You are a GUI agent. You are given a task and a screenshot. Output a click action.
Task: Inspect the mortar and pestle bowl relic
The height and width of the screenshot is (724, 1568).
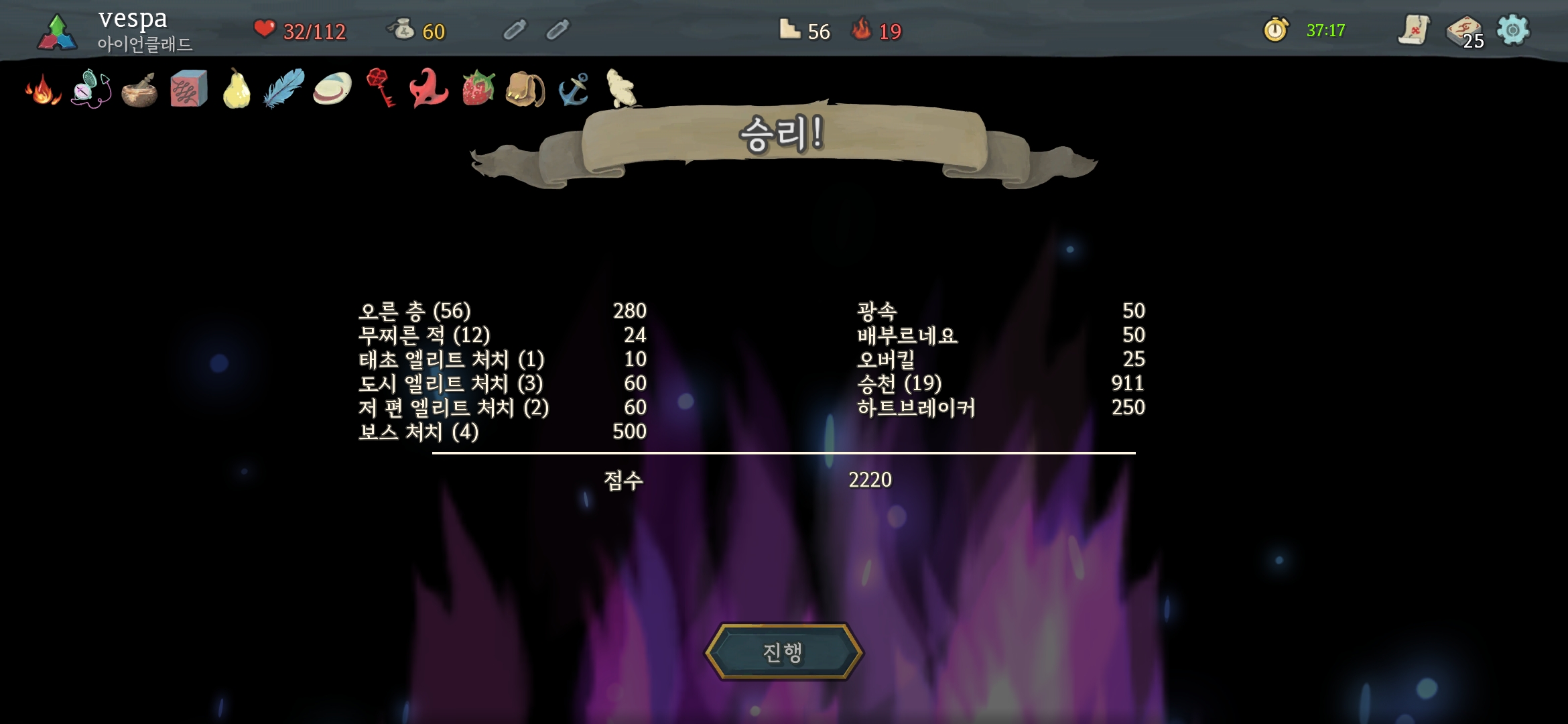(139, 90)
